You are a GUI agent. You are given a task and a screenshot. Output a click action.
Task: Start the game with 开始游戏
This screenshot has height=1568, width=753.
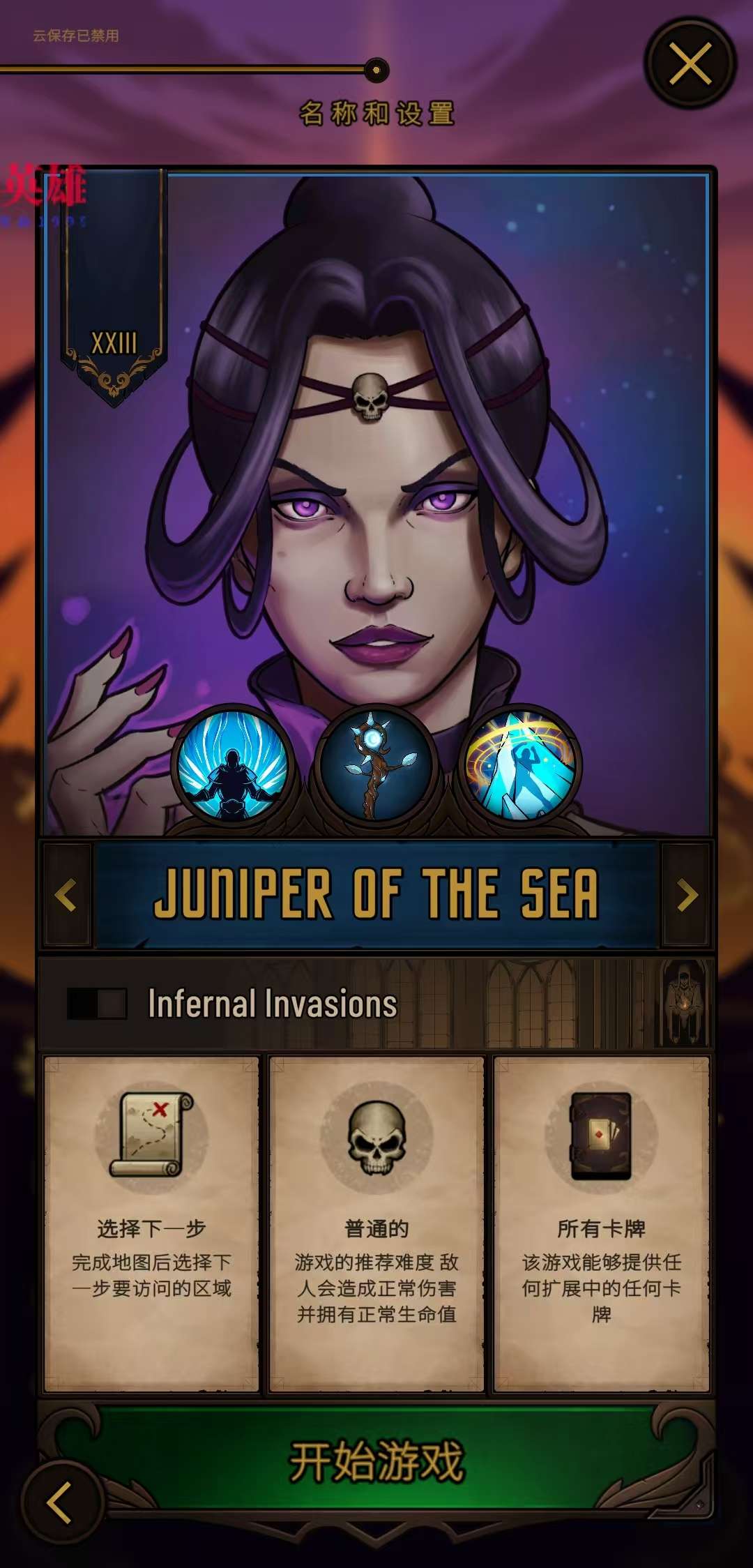click(376, 1461)
